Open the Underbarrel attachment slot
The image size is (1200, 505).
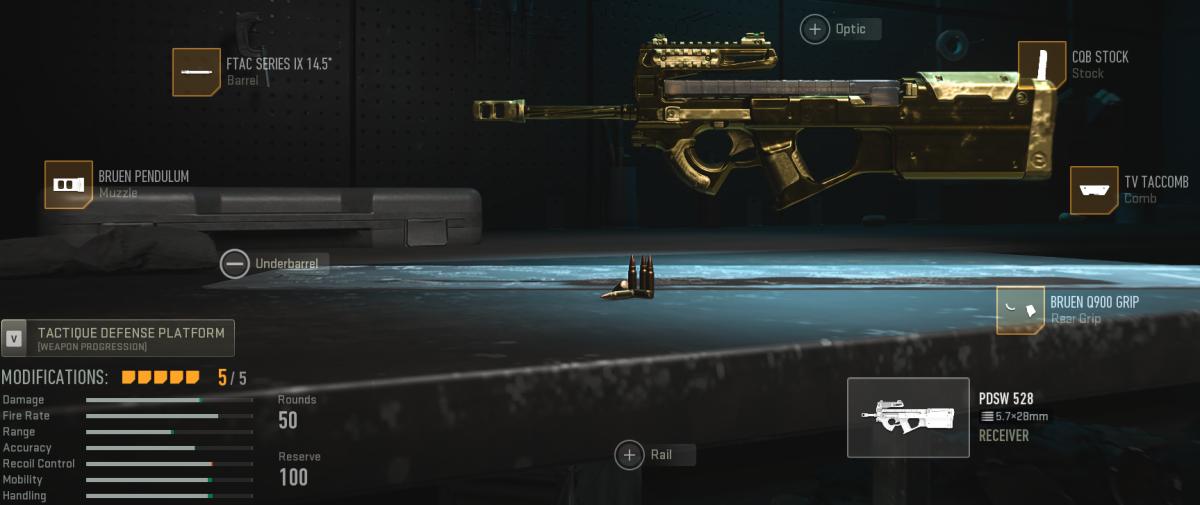pyautogui.click(x=236, y=263)
